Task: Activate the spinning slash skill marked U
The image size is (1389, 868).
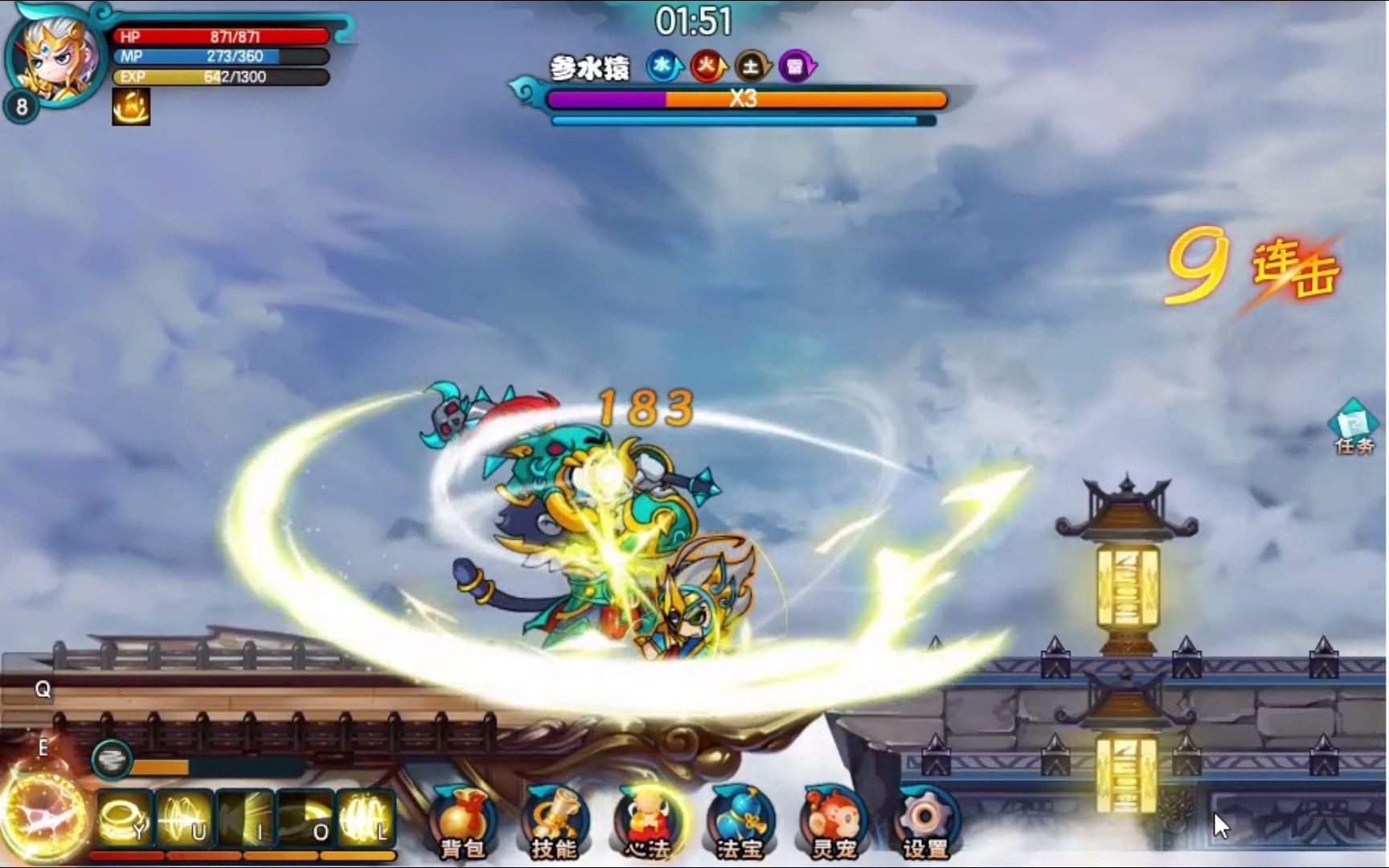Action: [185, 819]
